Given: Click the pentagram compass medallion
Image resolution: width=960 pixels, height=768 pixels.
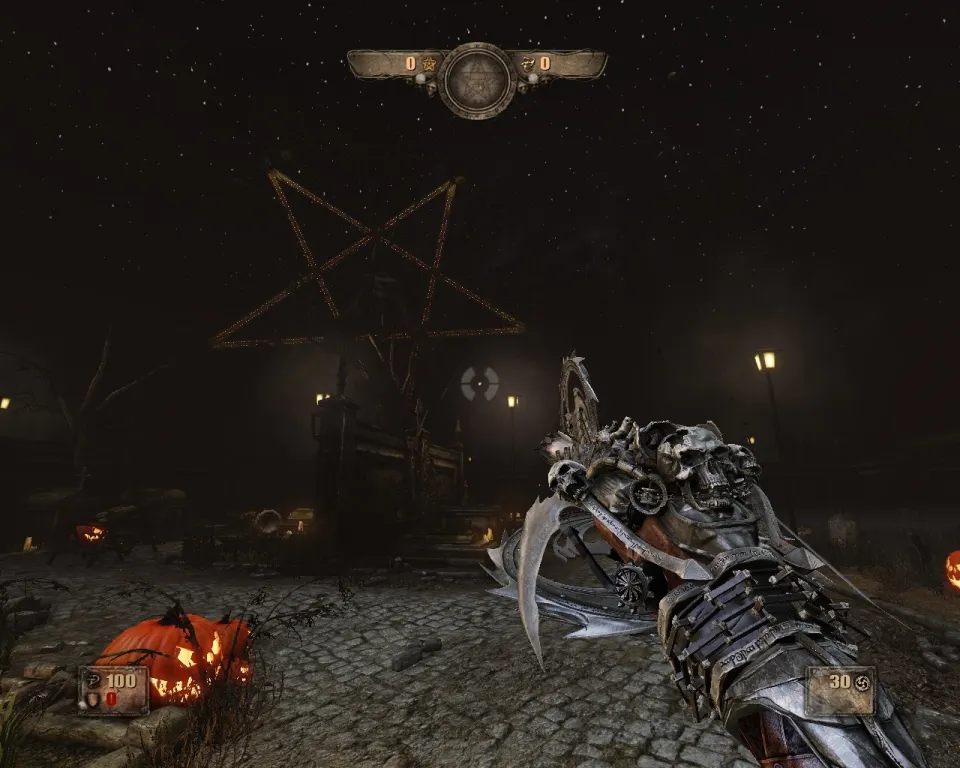Looking at the screenshot, I should pos(477,80).
